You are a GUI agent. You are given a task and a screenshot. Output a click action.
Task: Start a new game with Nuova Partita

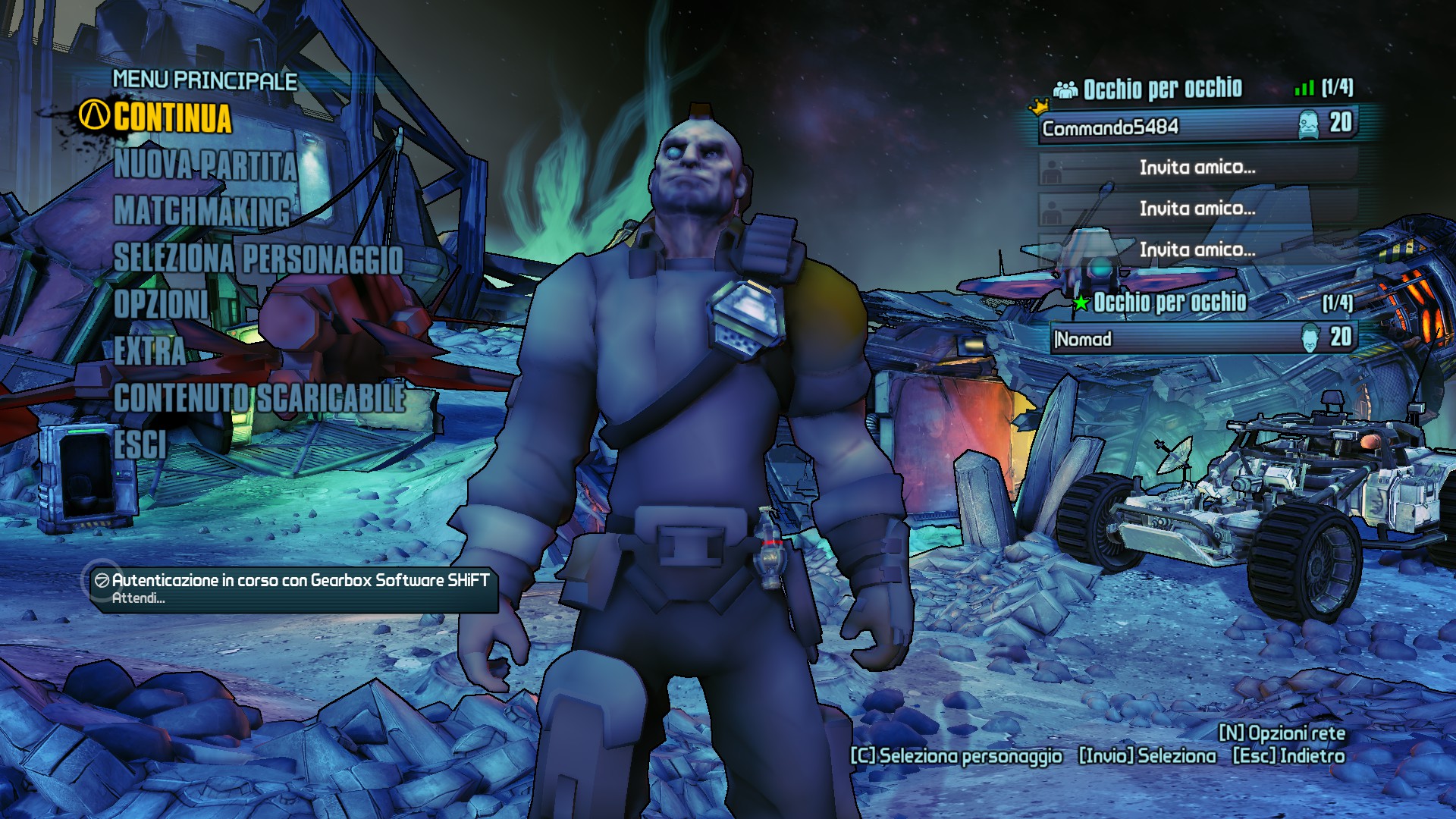(x=205, y=165)
